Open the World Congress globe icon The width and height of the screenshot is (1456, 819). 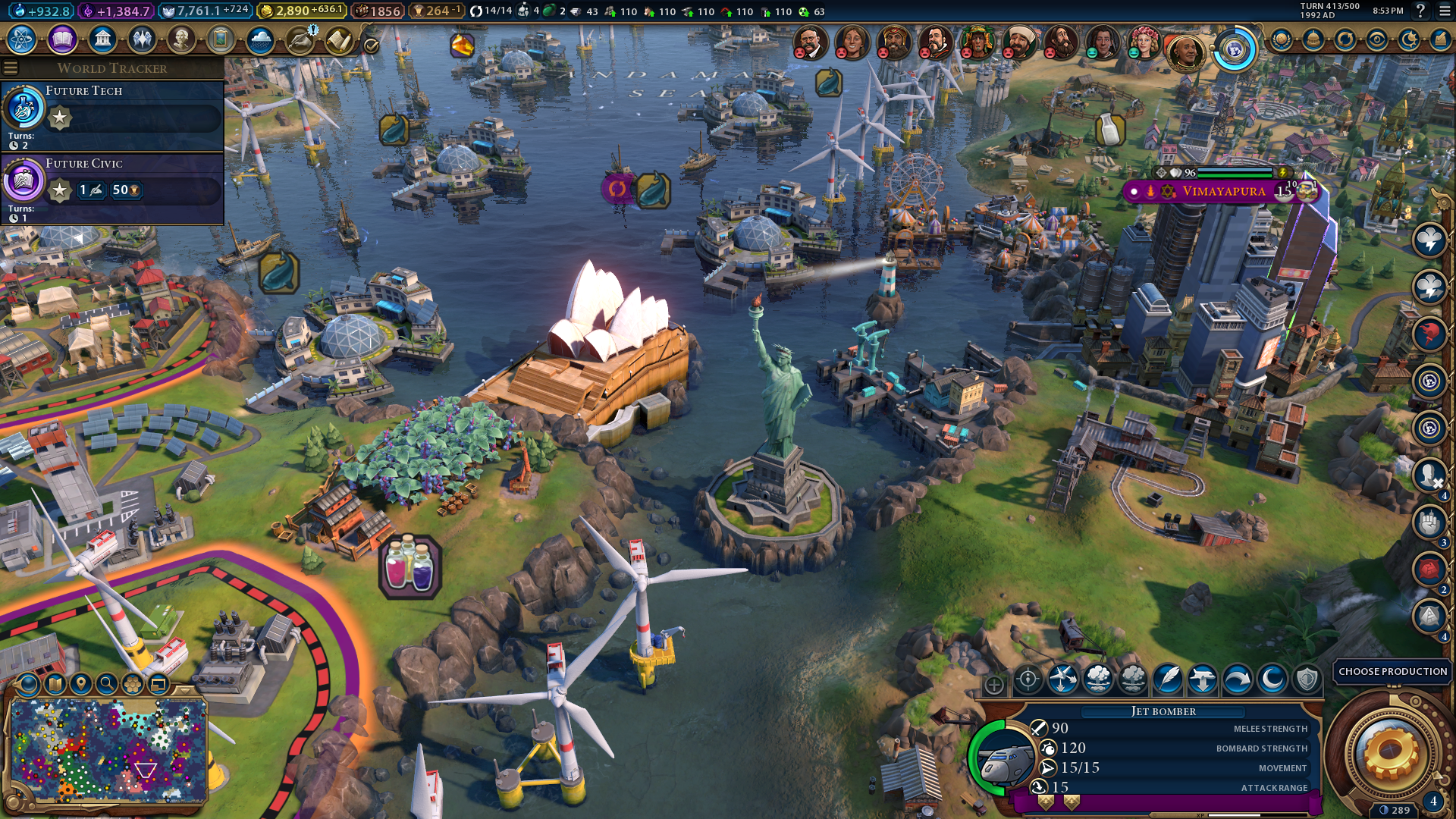coord(1235,50)
